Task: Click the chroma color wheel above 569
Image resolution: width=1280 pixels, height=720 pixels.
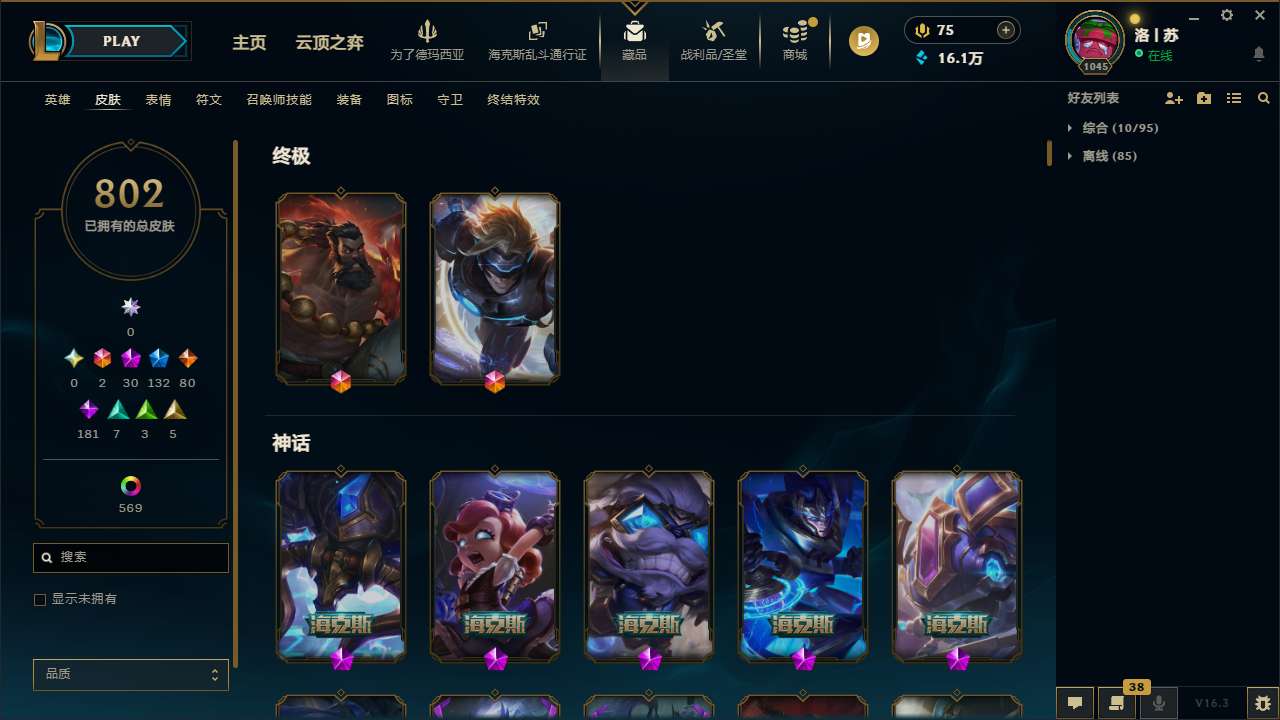Action: click(130, 486)
